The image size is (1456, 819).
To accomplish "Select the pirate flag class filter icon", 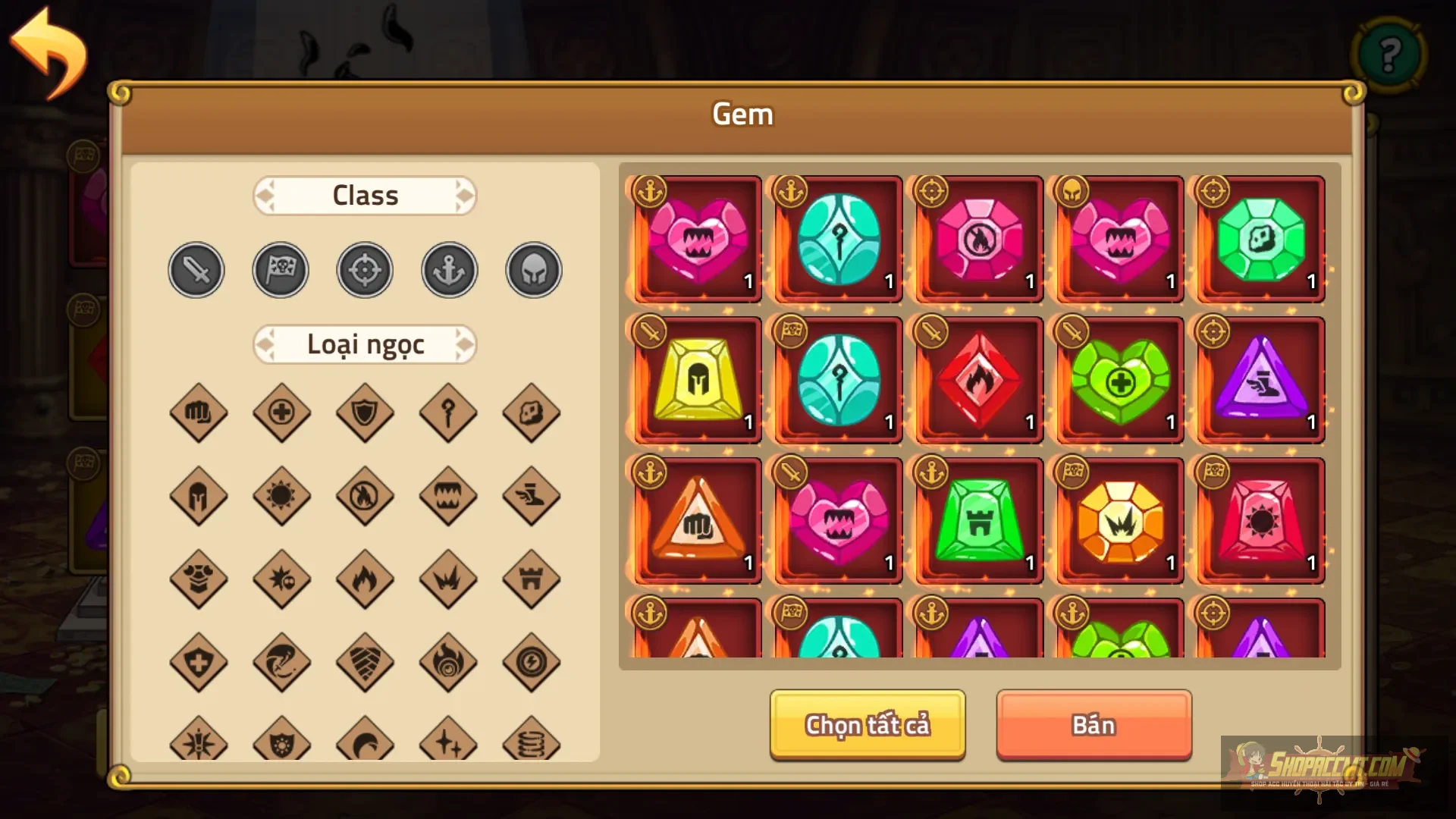I will click(x=280, y=269).
